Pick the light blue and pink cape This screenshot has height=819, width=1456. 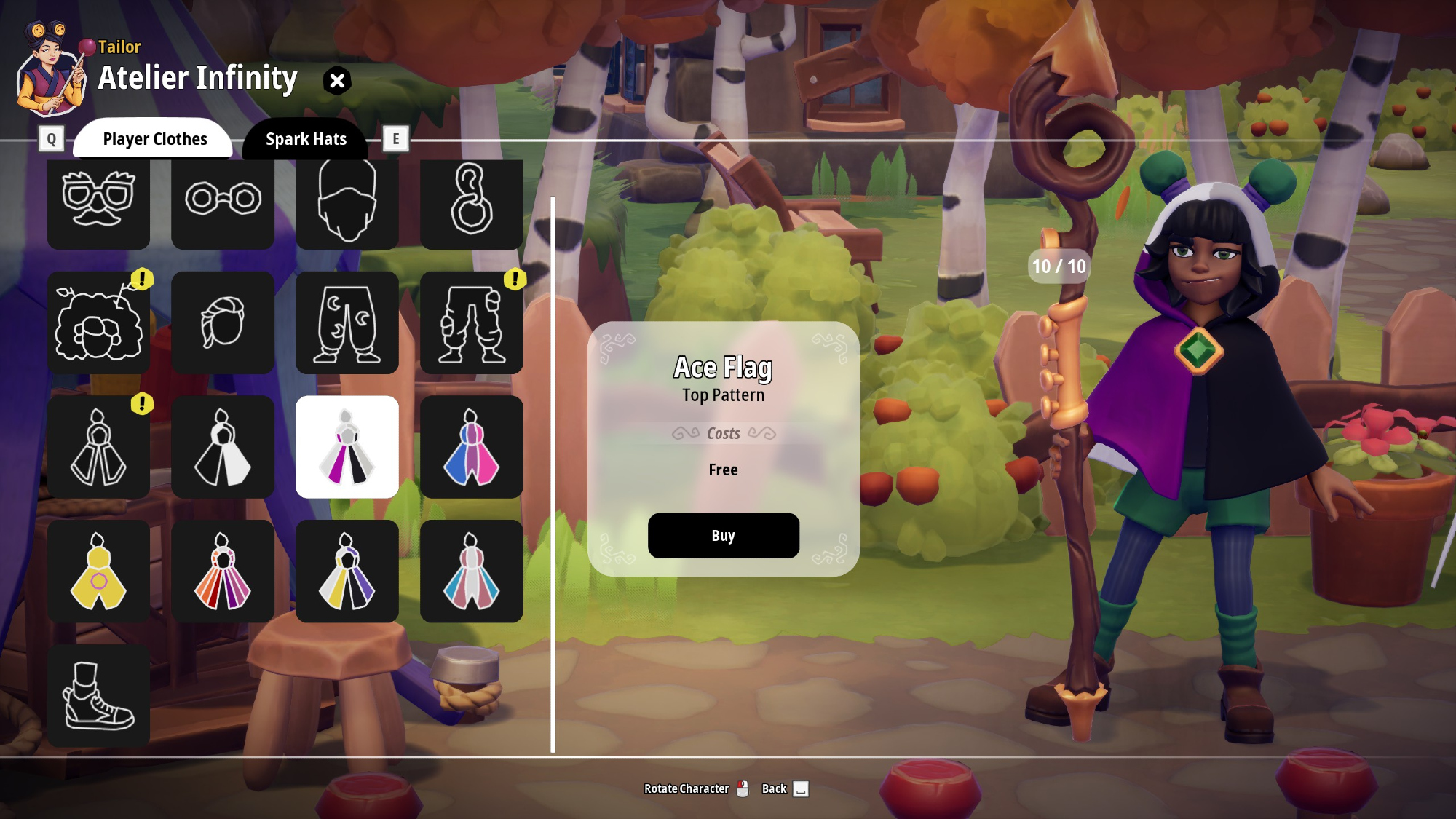pyautogui.click(x=471, y=571)
